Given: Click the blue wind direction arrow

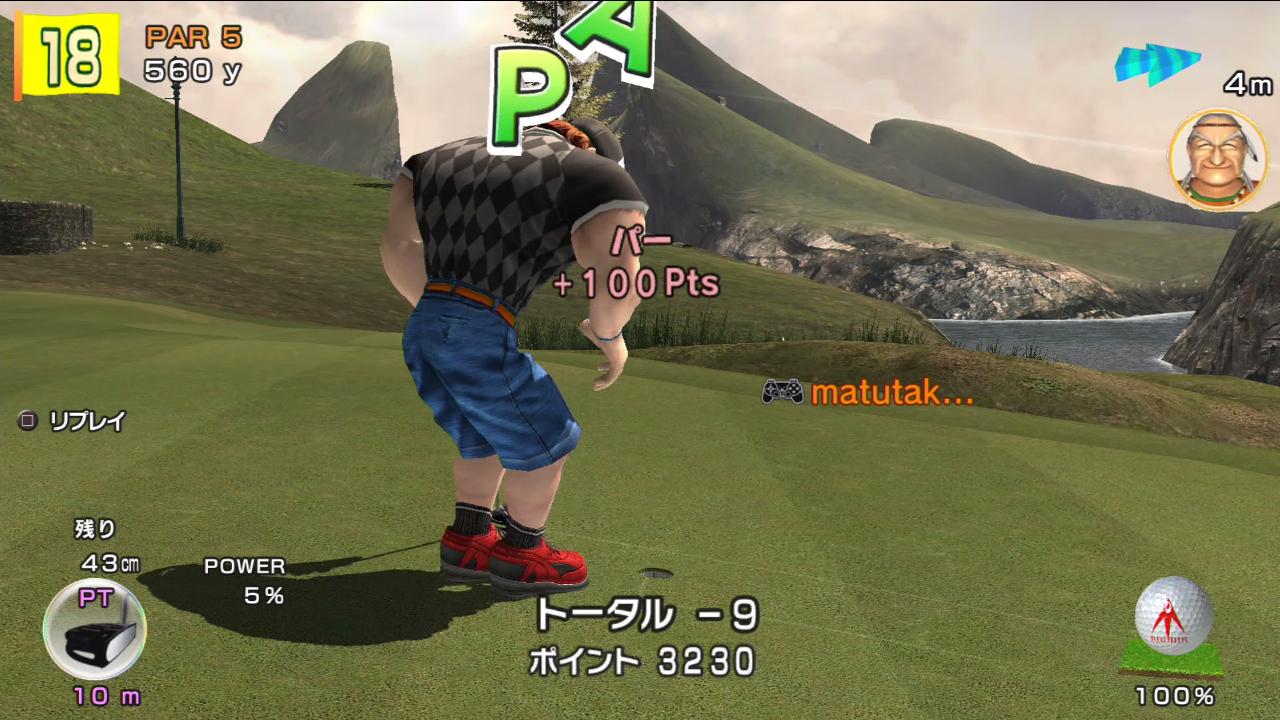Looking at the screenshot, I should tap(1157, 64).
